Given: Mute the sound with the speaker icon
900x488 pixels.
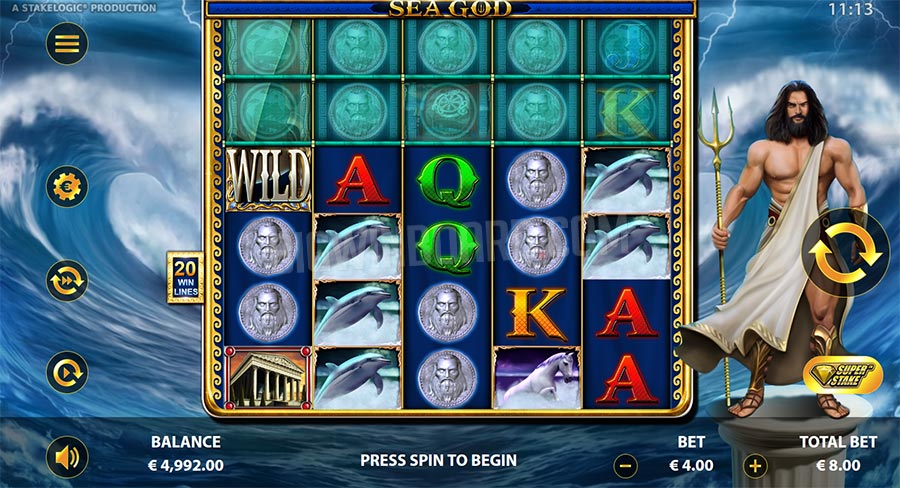Looking at the screenshot, I should tap(67, 457).
